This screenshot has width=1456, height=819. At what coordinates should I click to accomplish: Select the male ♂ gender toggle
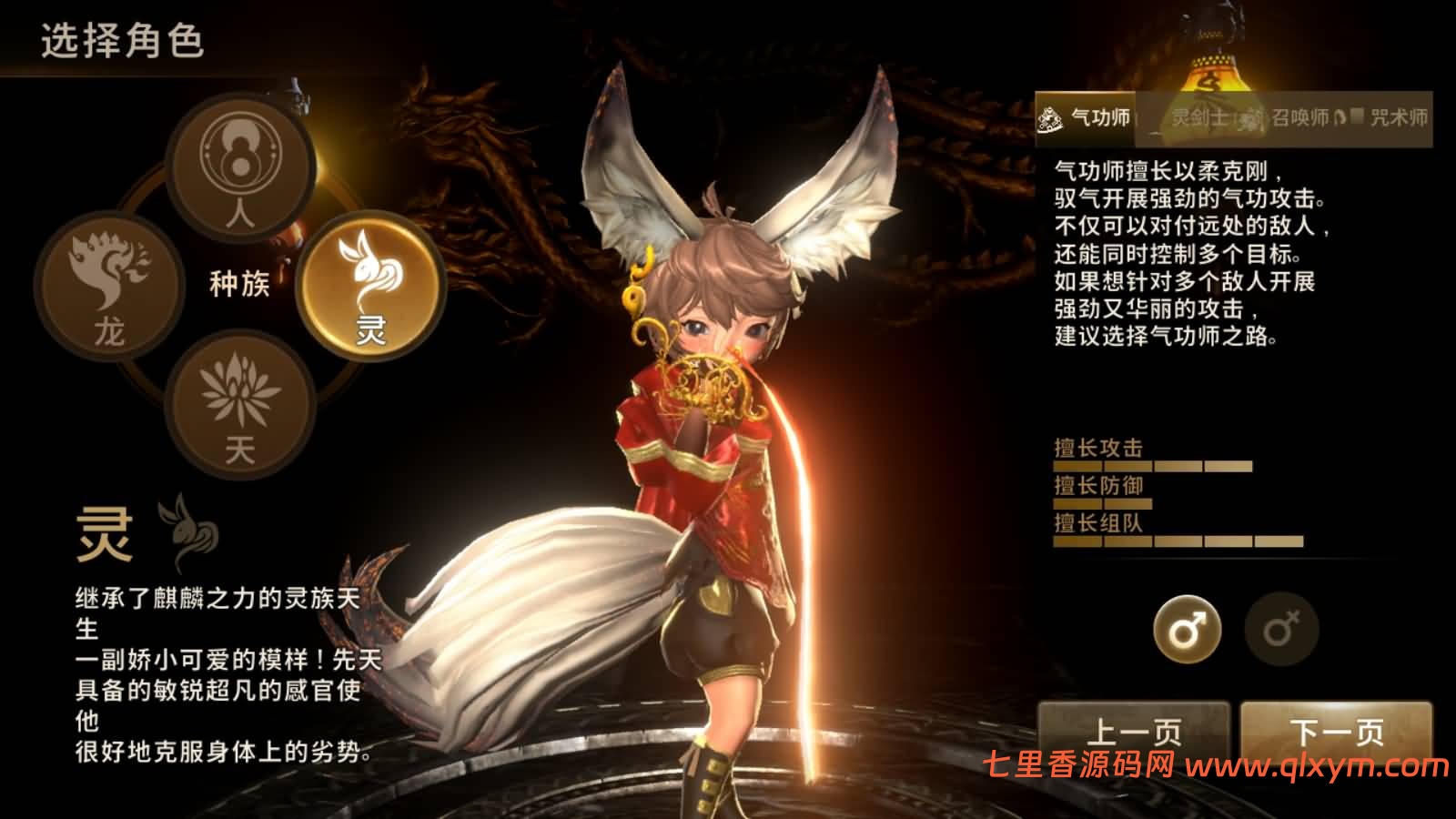coord(1188,630)
